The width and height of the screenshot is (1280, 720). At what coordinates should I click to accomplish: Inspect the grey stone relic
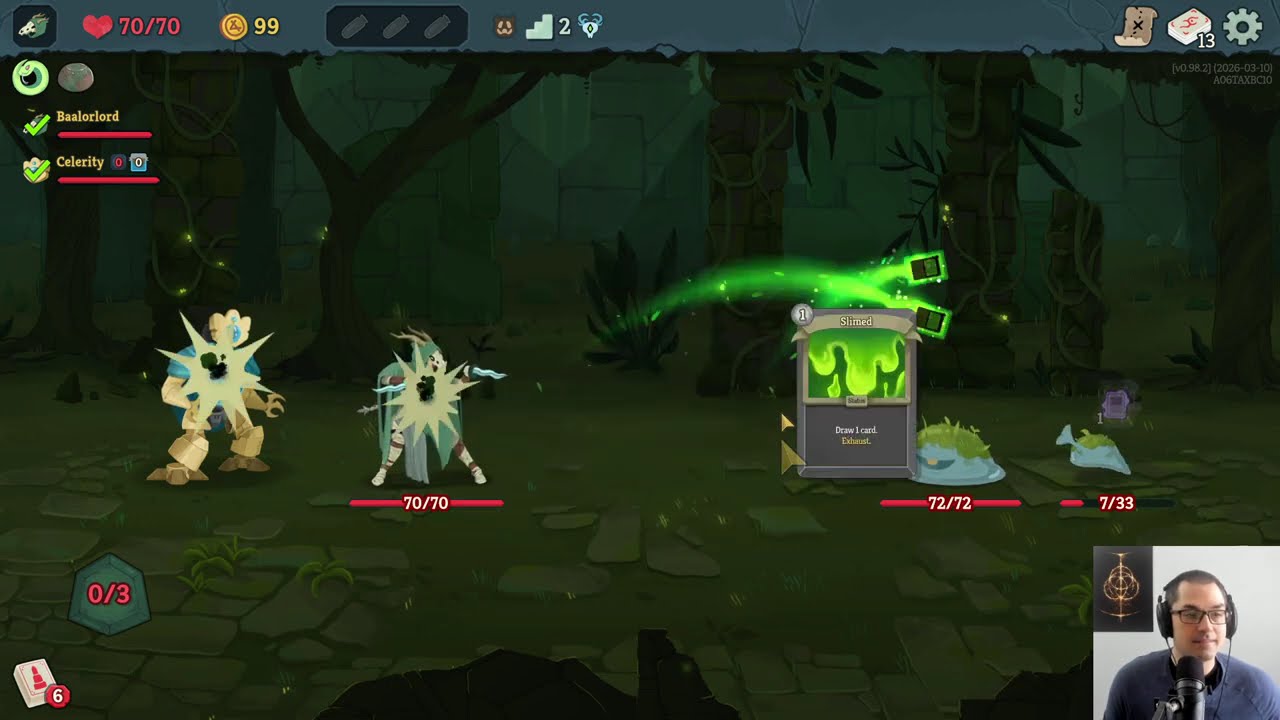pyautogui.click(x=75, y=77)
